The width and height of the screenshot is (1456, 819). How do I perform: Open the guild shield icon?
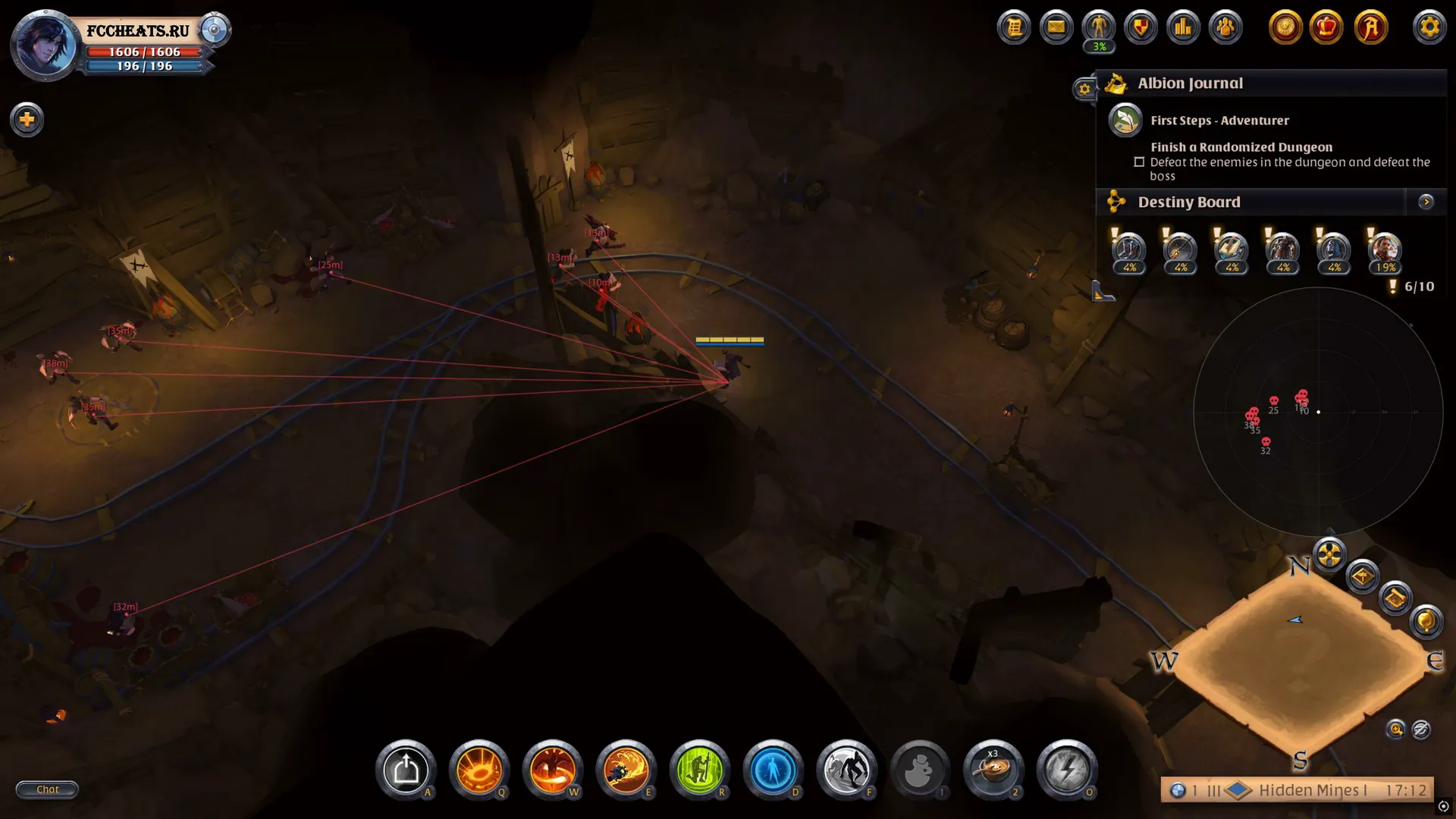(1141, 28)
